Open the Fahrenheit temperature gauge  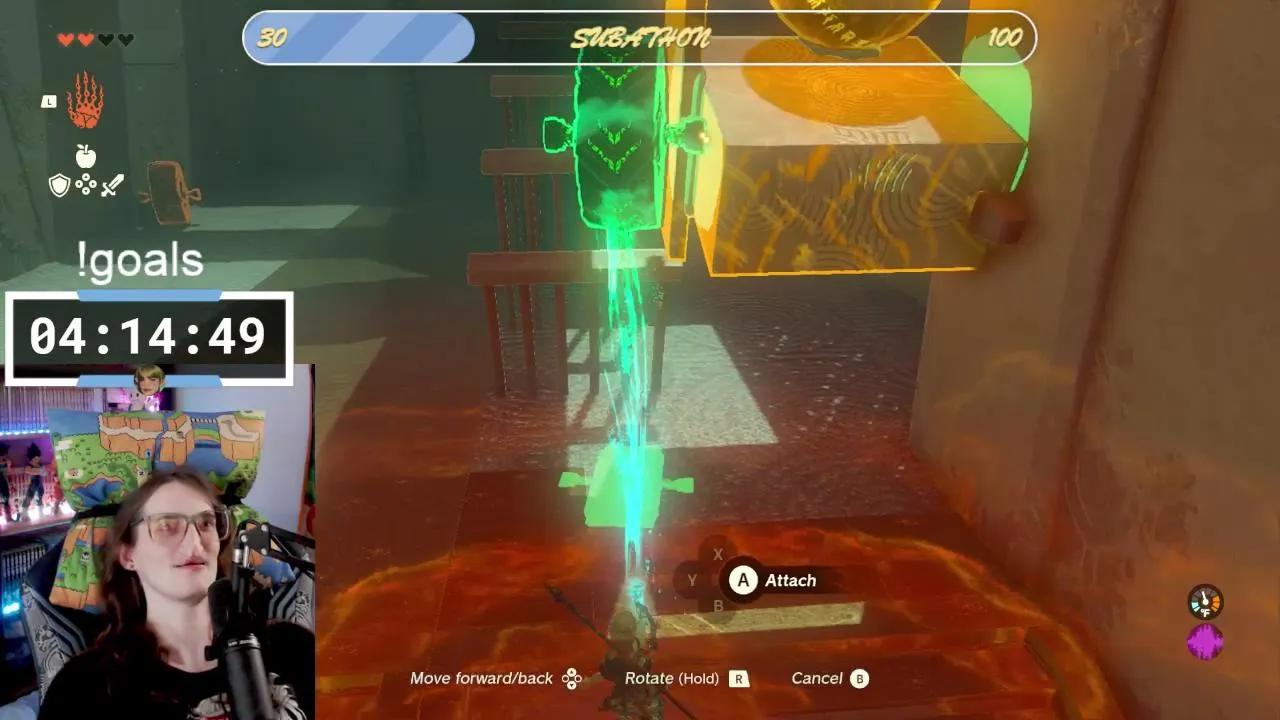1206,602
